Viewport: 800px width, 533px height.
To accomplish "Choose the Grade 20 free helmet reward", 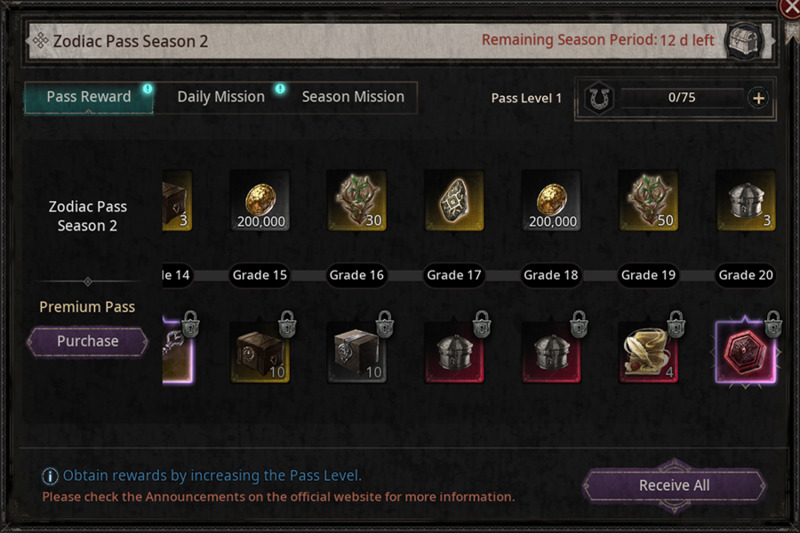I will coord(745,200).
